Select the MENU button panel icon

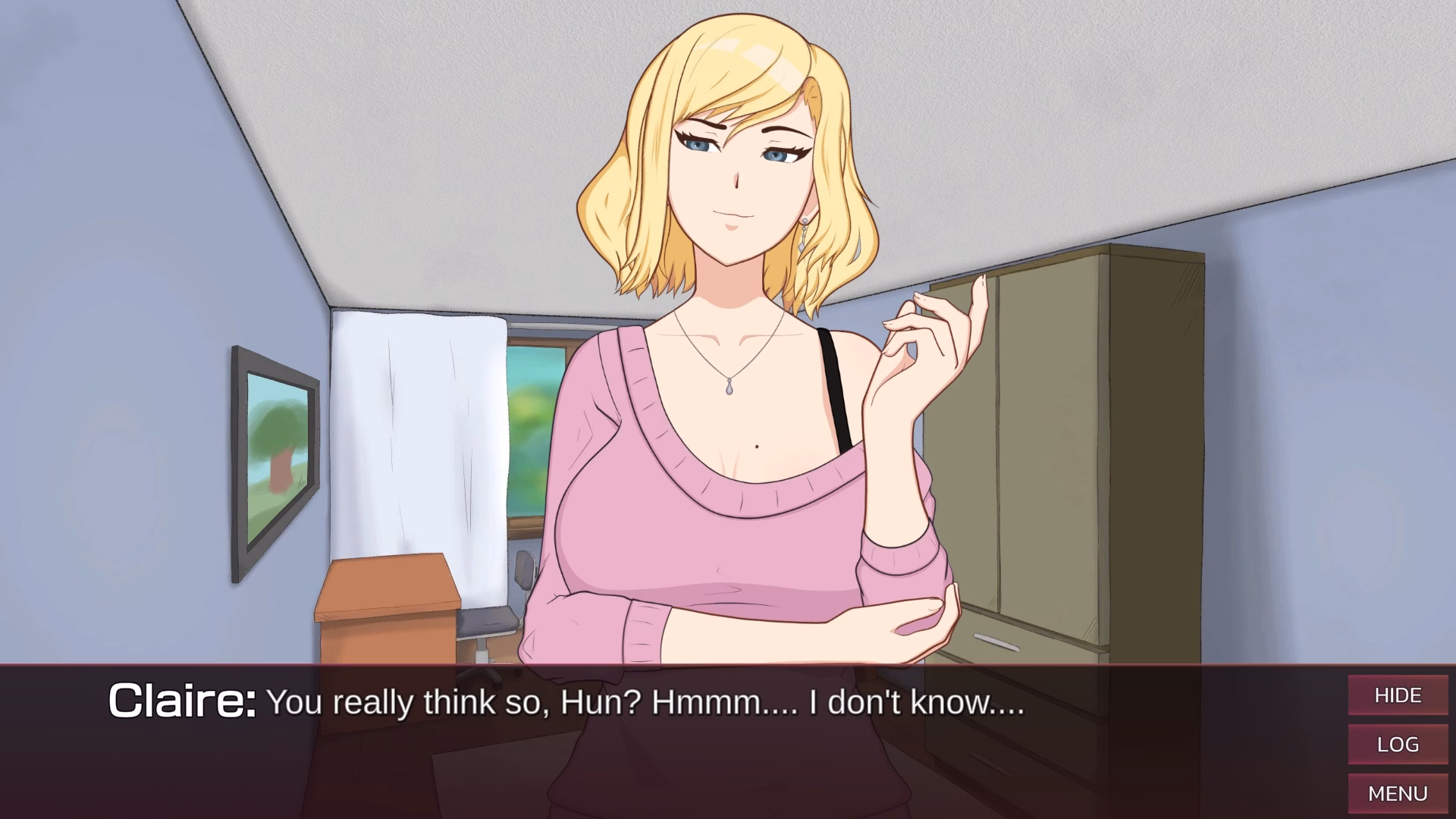pos(1398,793)
